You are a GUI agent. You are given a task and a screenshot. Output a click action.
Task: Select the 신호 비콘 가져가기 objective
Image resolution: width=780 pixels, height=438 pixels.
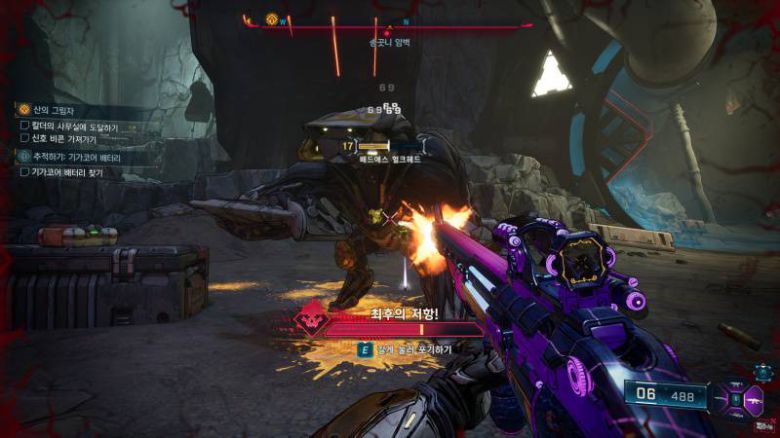click(73, 139)
